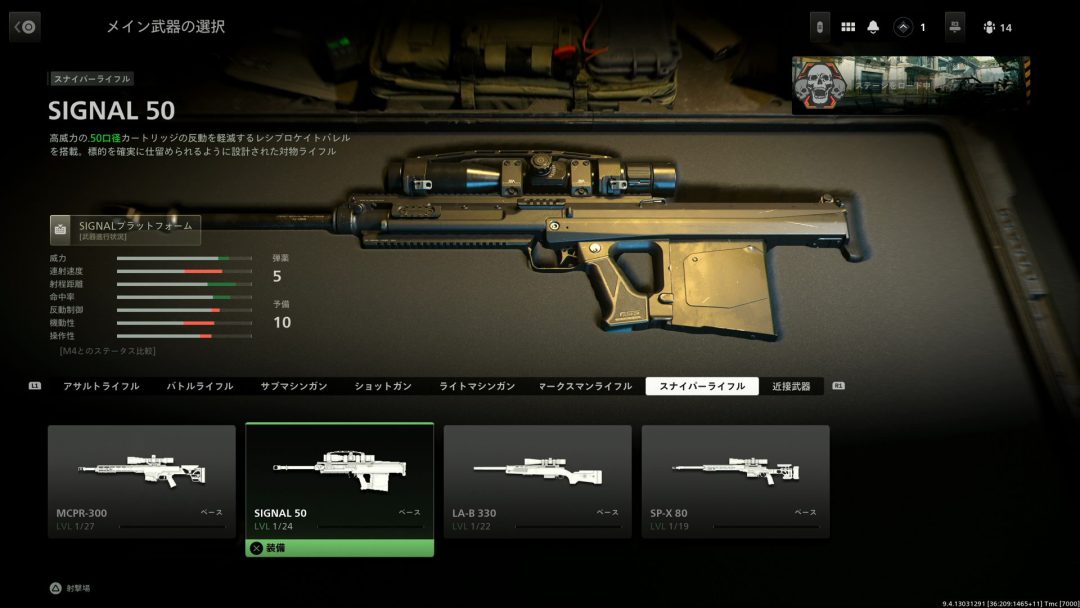Image resolution: width=1080 pixels, height=608 pixels.
Task: Open the grid menu icon
Action: [x=848, y=28]
